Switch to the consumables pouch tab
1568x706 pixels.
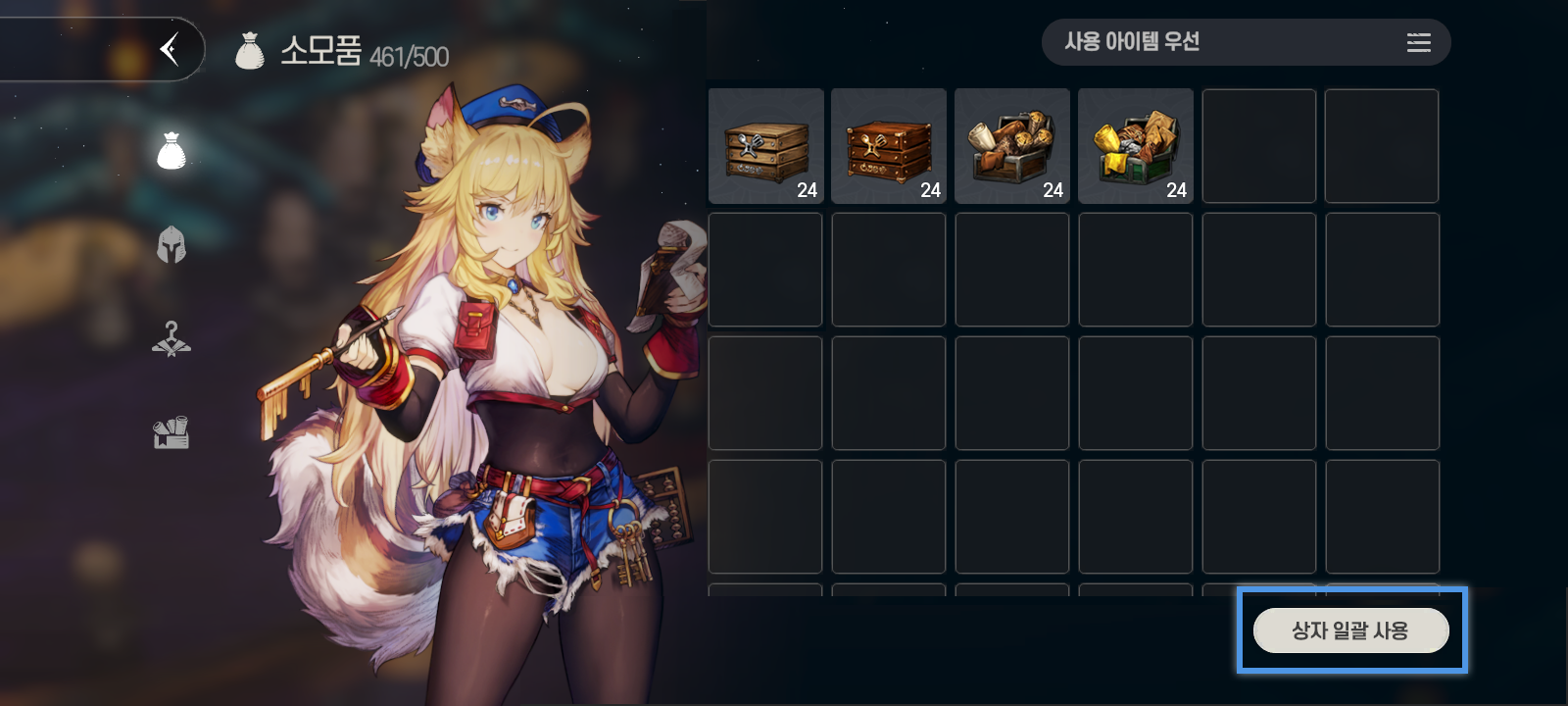pos(171,151)
